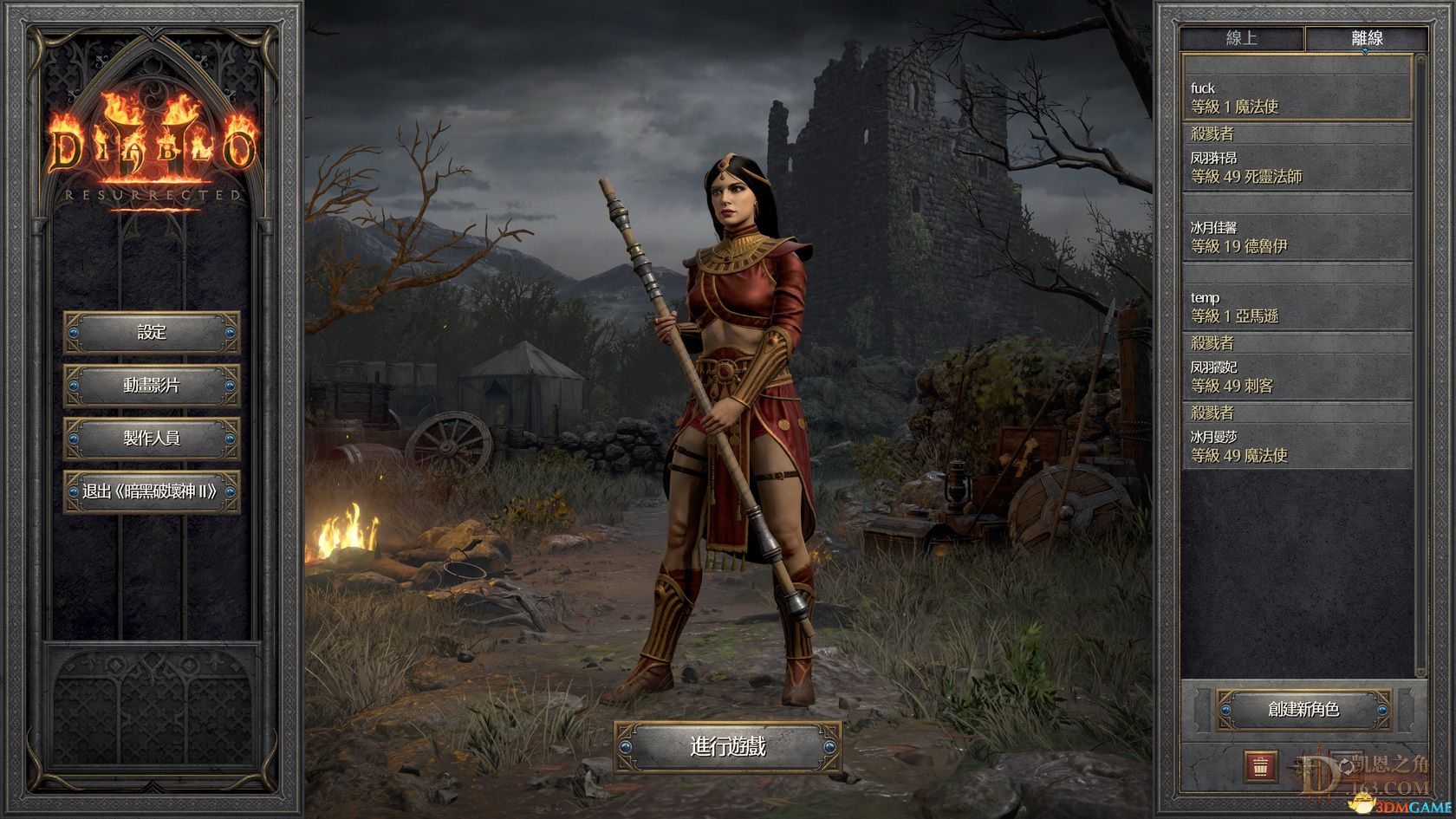Select the 離線 offline tab
Image resolution: width=1456 pixels, height=819 pixels.
click(1367, 38)
